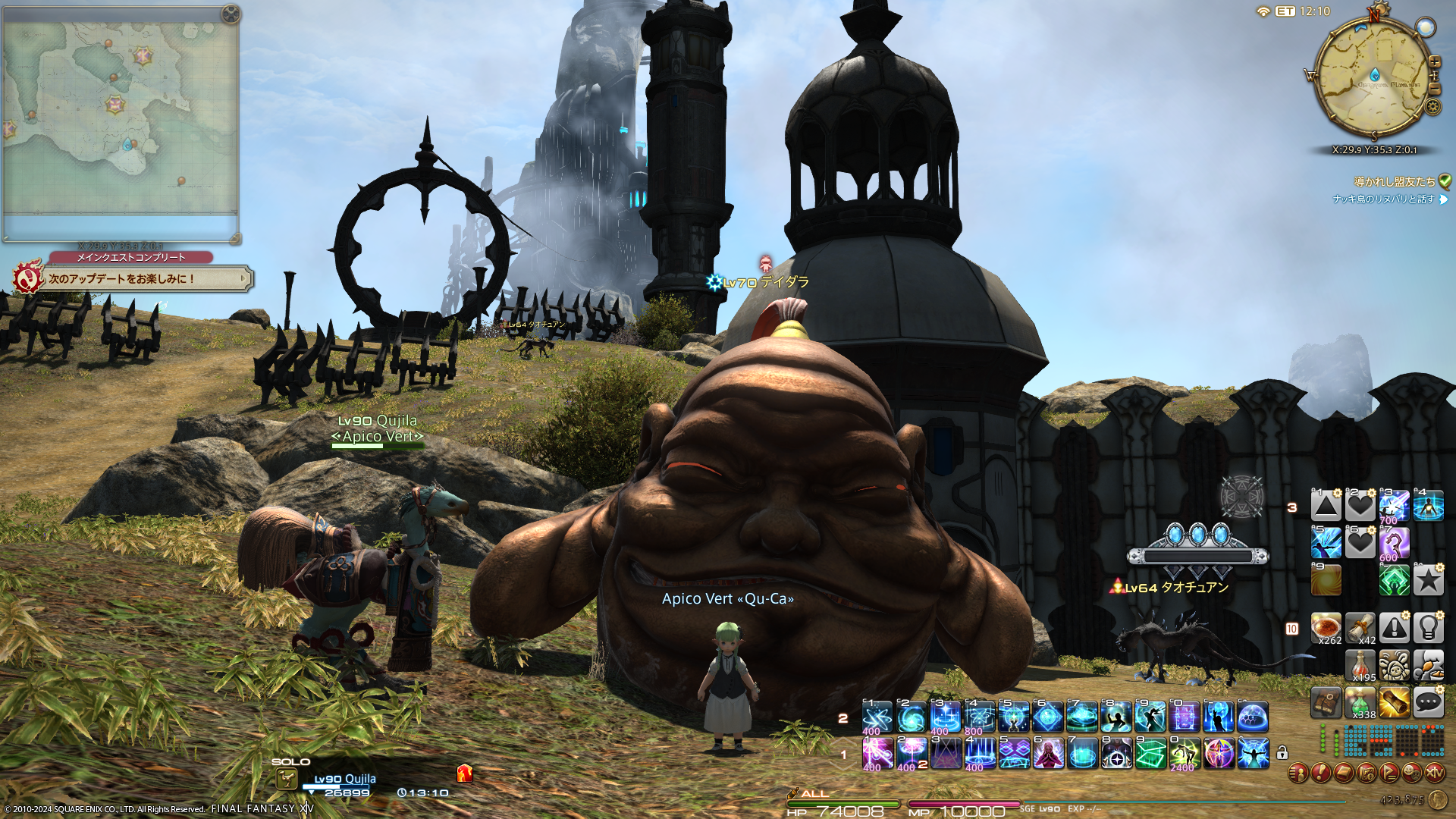Use the glowing scroll item icon

click(x=1394, y=703)
